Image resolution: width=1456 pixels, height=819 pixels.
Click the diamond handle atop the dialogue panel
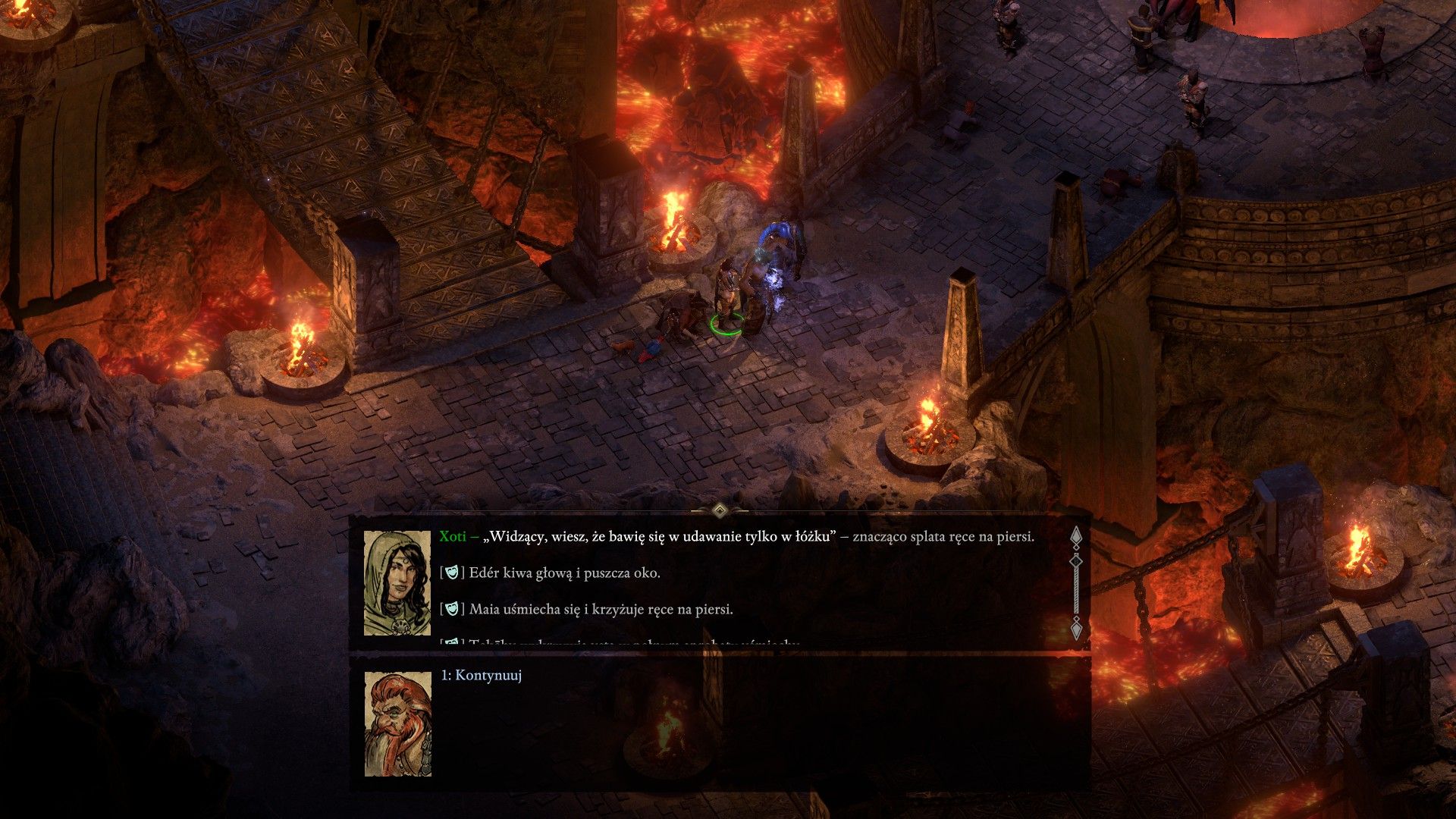click(720, 508)
